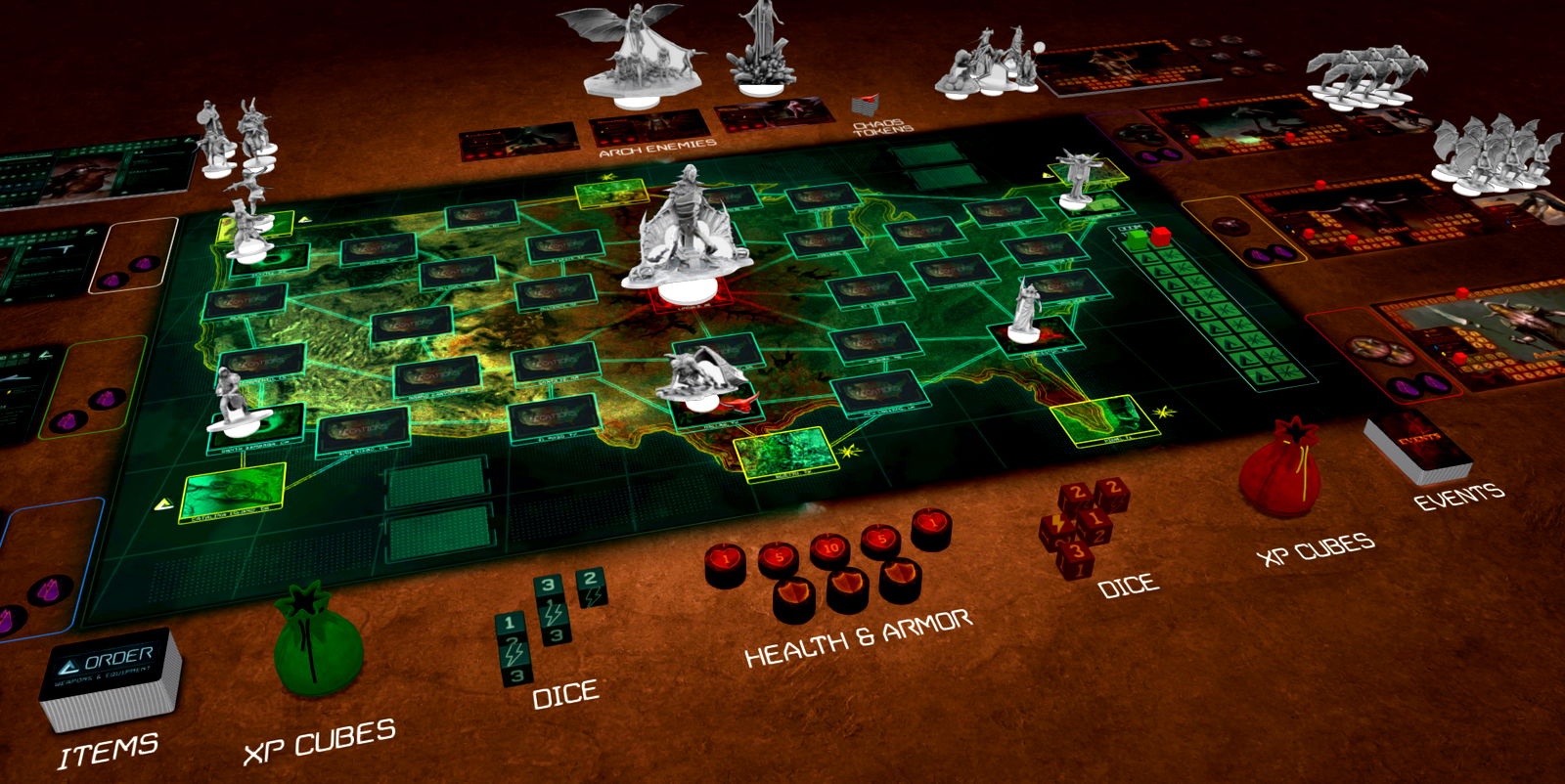Choose the El Paso location tile
1565x784 pixels.
553,418
